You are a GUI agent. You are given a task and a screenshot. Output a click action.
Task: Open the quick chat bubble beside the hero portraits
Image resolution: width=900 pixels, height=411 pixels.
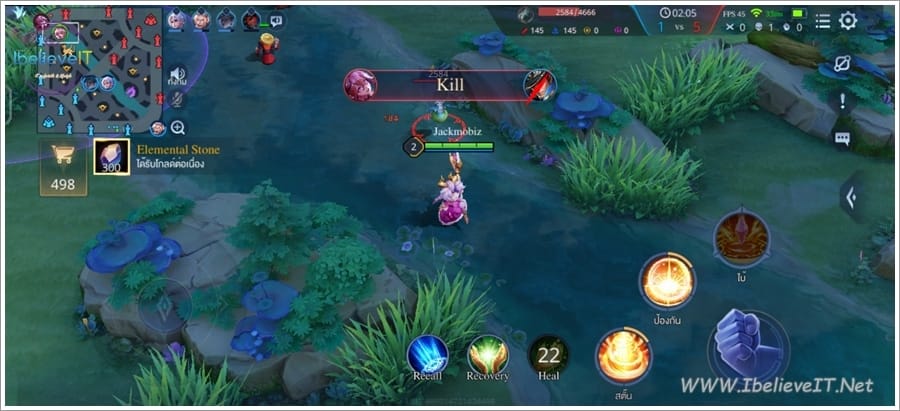[x=276, y=21]
